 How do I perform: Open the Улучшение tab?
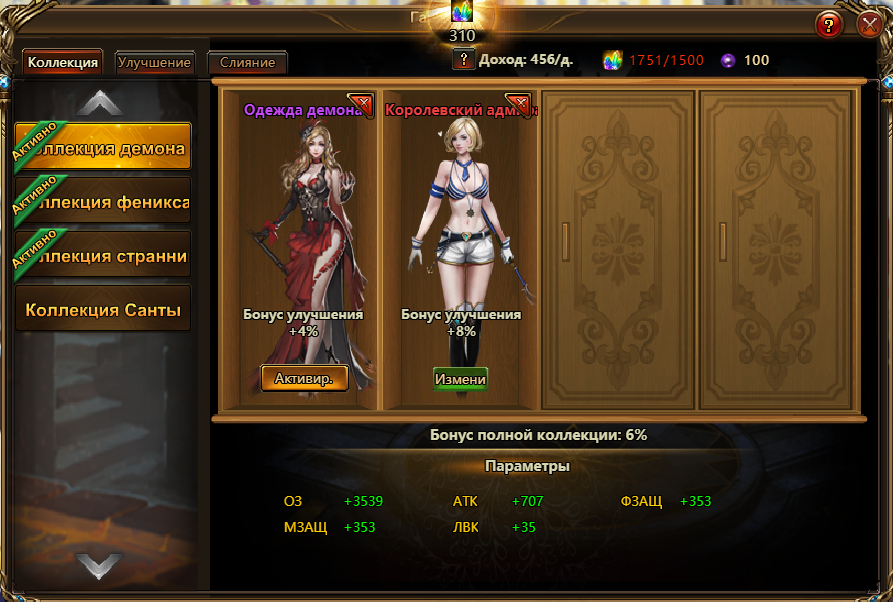pyautogui.click(x=154, y=63)
